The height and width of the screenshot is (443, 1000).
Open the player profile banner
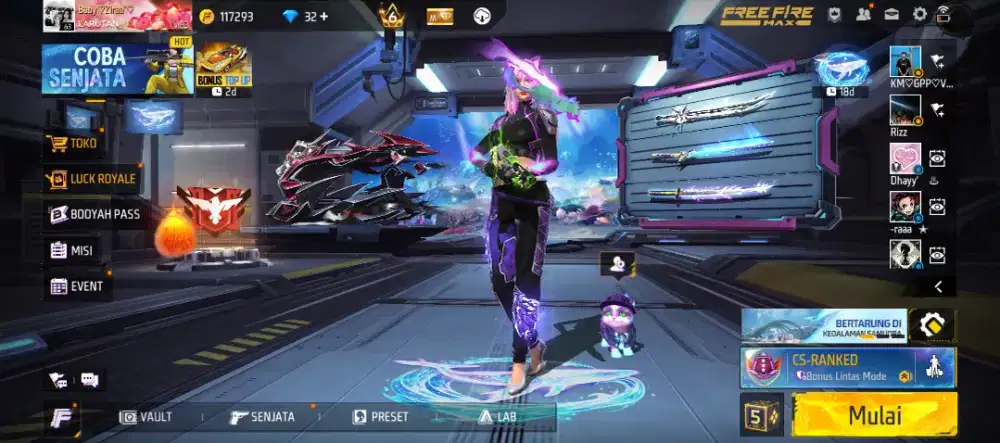[x=118, y=16]
